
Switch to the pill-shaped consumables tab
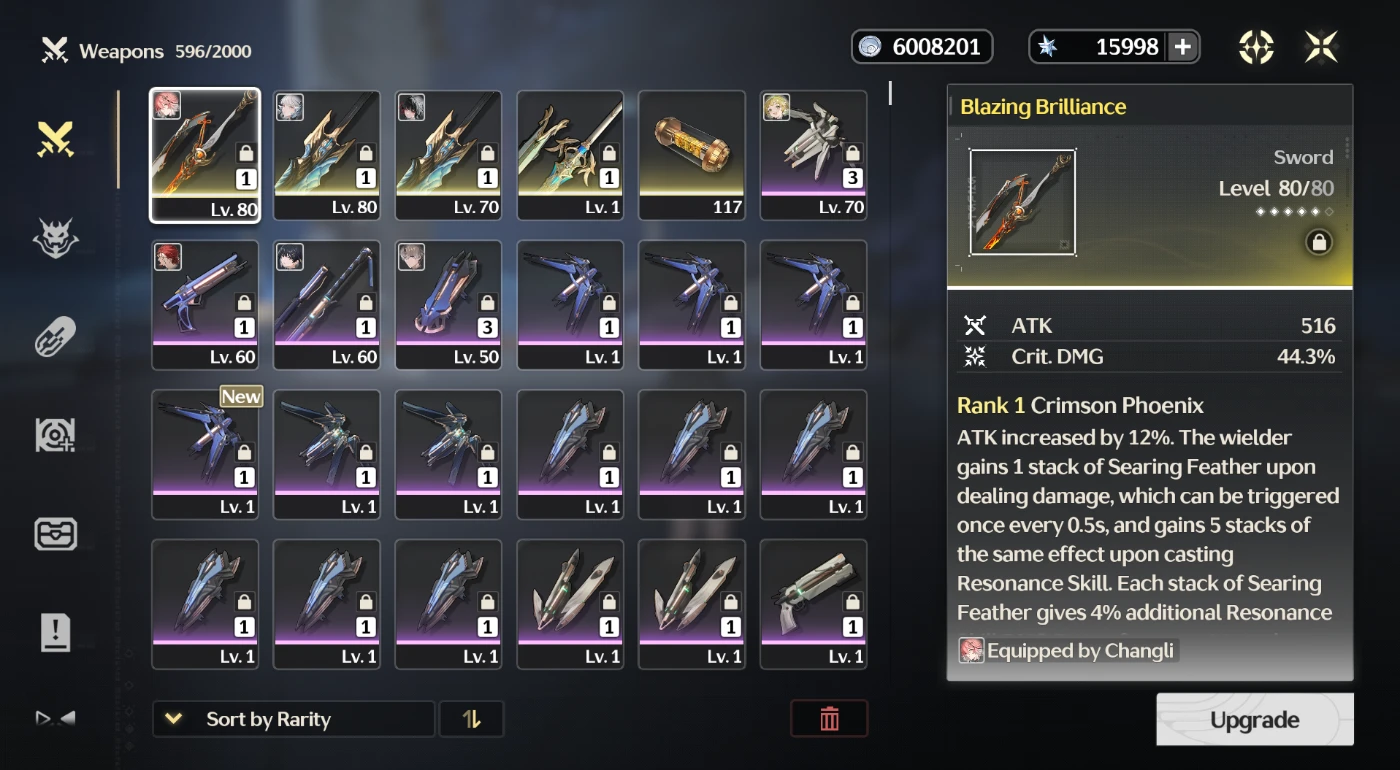pyautogui.click(x=56, y=338)
